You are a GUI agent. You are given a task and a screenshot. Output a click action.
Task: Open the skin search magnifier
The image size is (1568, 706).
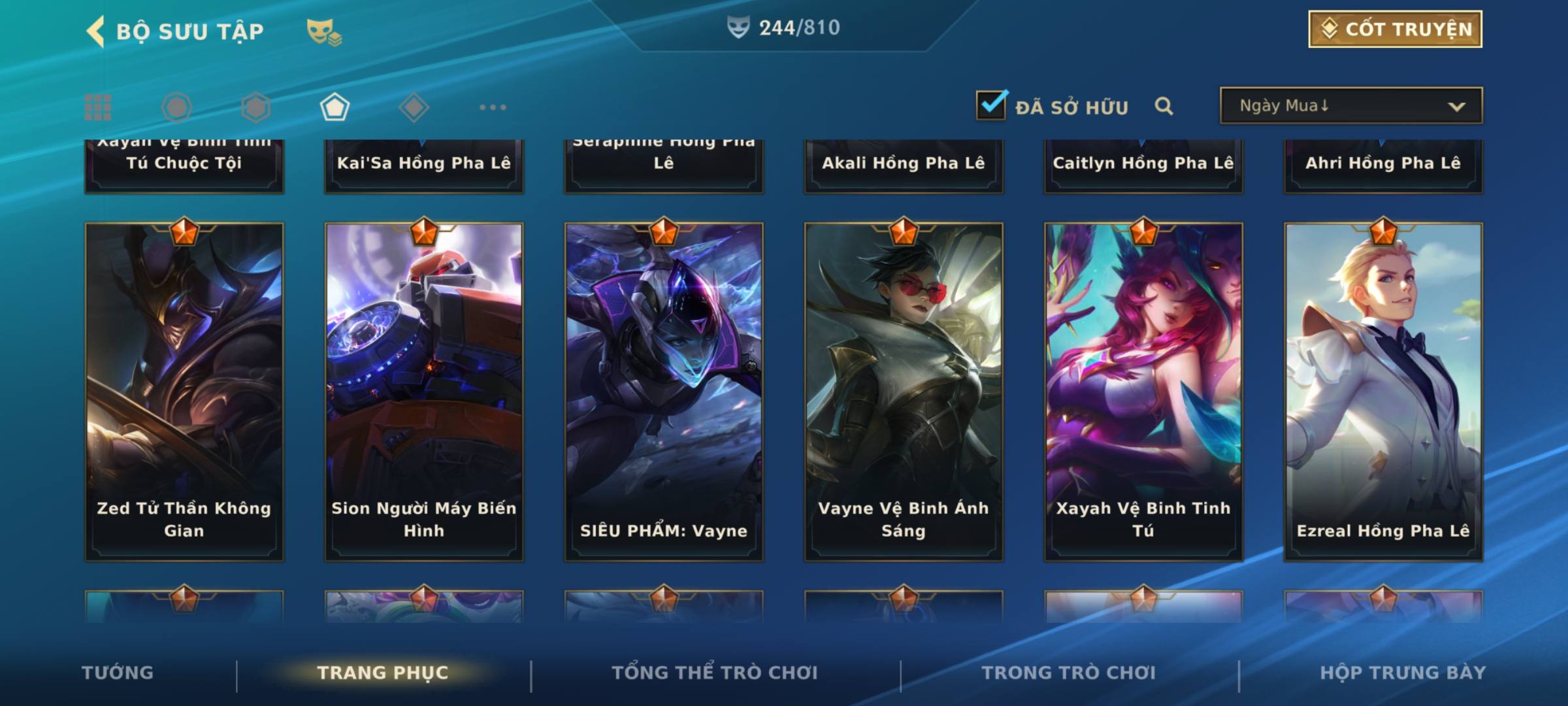[x=1164, y=106]
